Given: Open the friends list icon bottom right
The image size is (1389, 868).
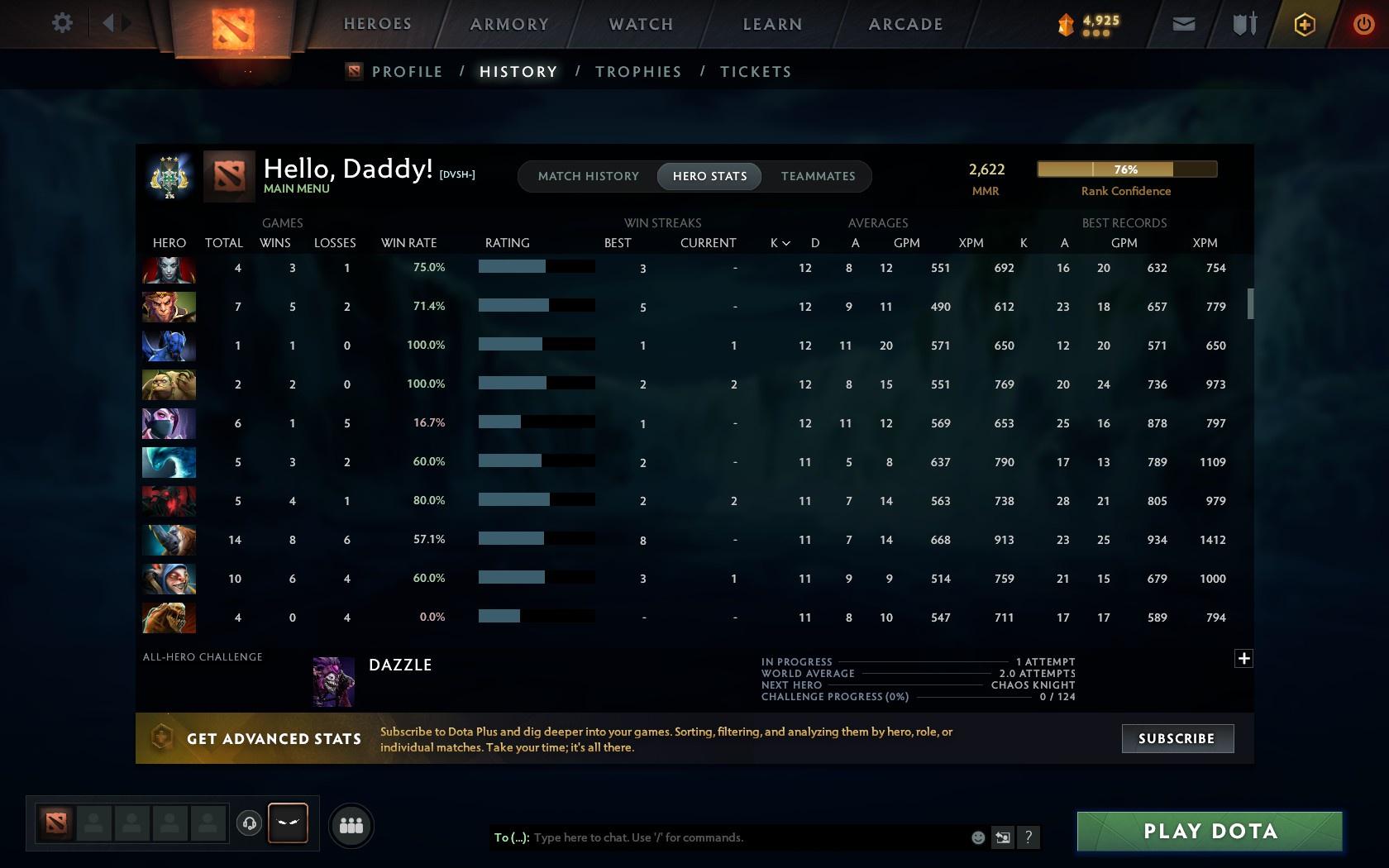Looking at the screenshot, I should point(351,824).
